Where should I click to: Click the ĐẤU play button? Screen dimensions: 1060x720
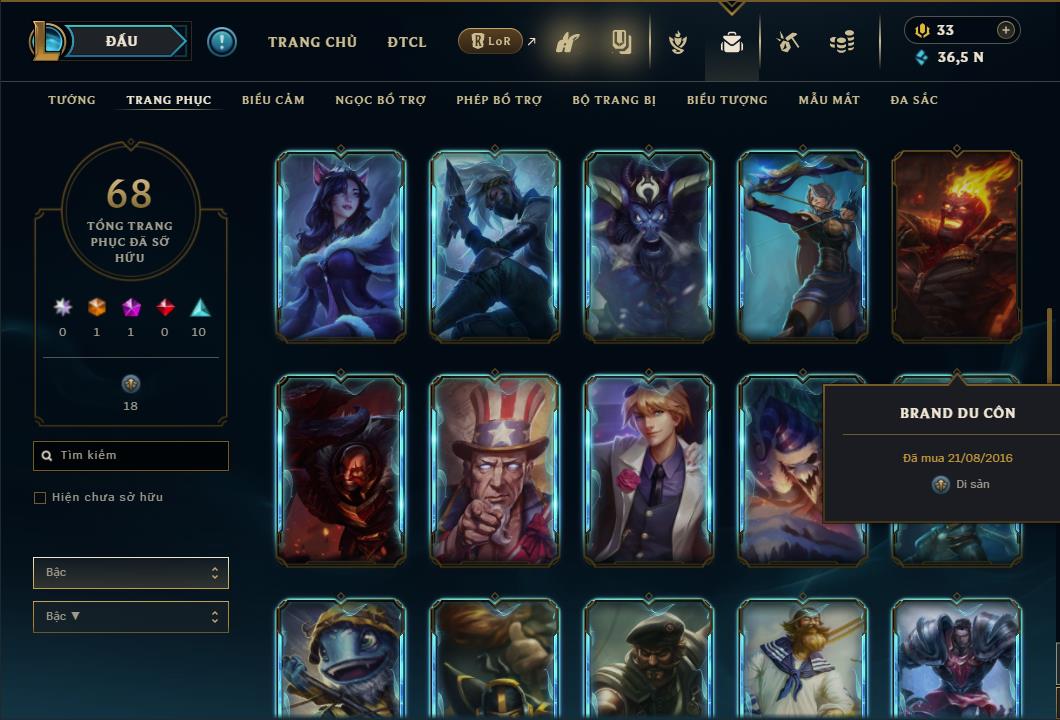tap(122, 41)
